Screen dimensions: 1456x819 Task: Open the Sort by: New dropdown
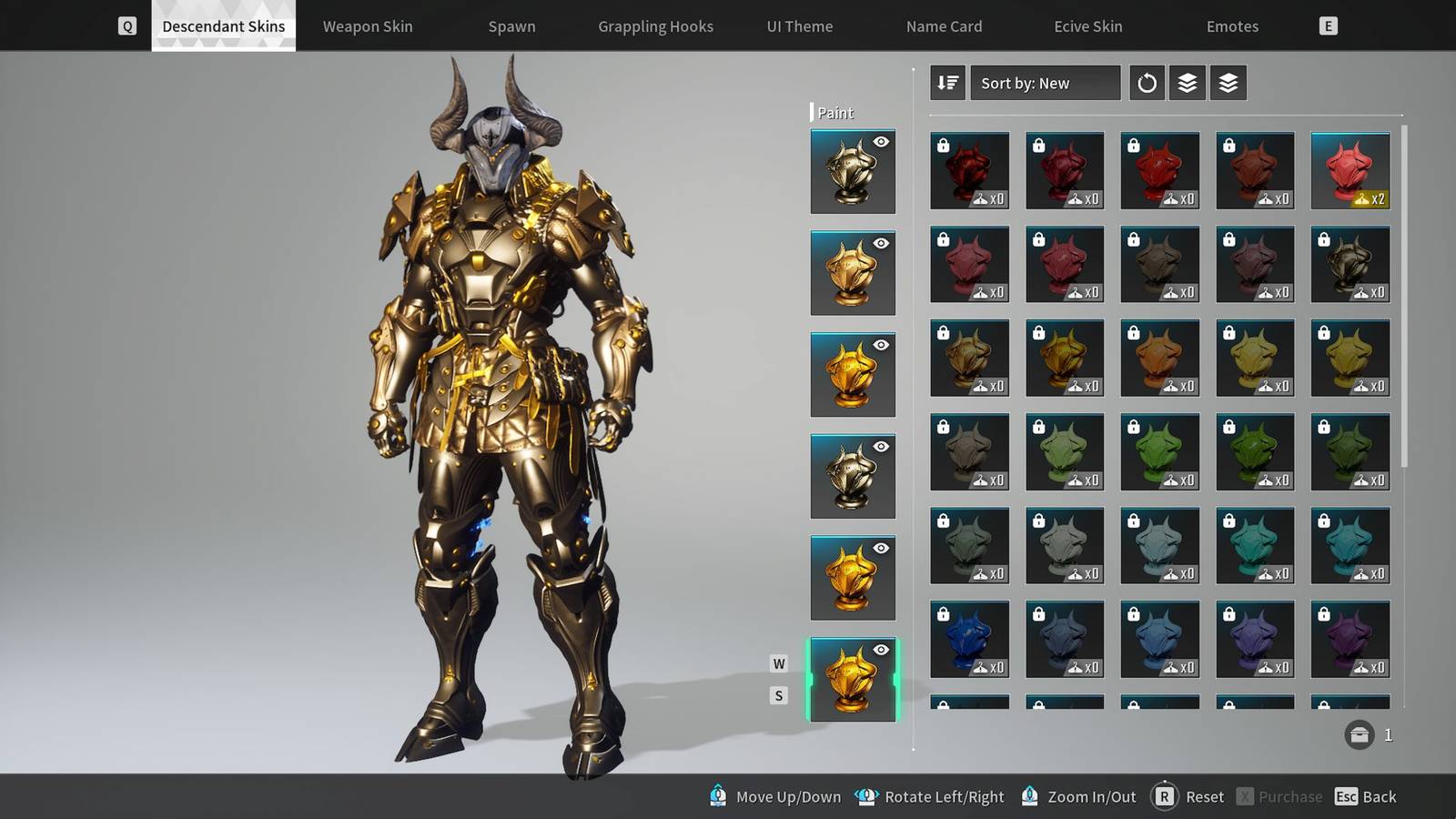(1045, 83)
